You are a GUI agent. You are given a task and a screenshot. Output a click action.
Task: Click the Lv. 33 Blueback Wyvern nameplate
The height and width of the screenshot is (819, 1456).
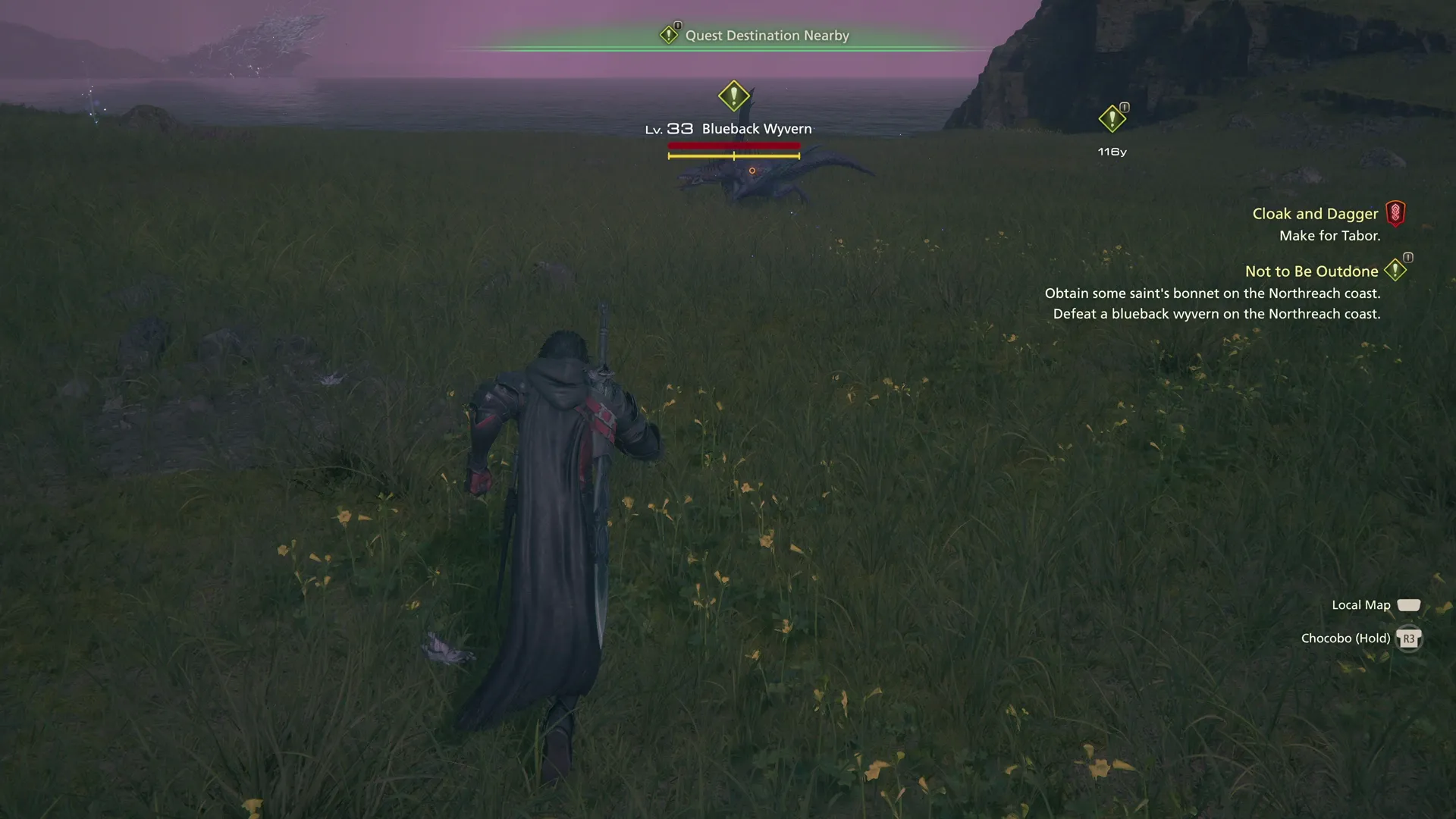click(x=755, y=128)
